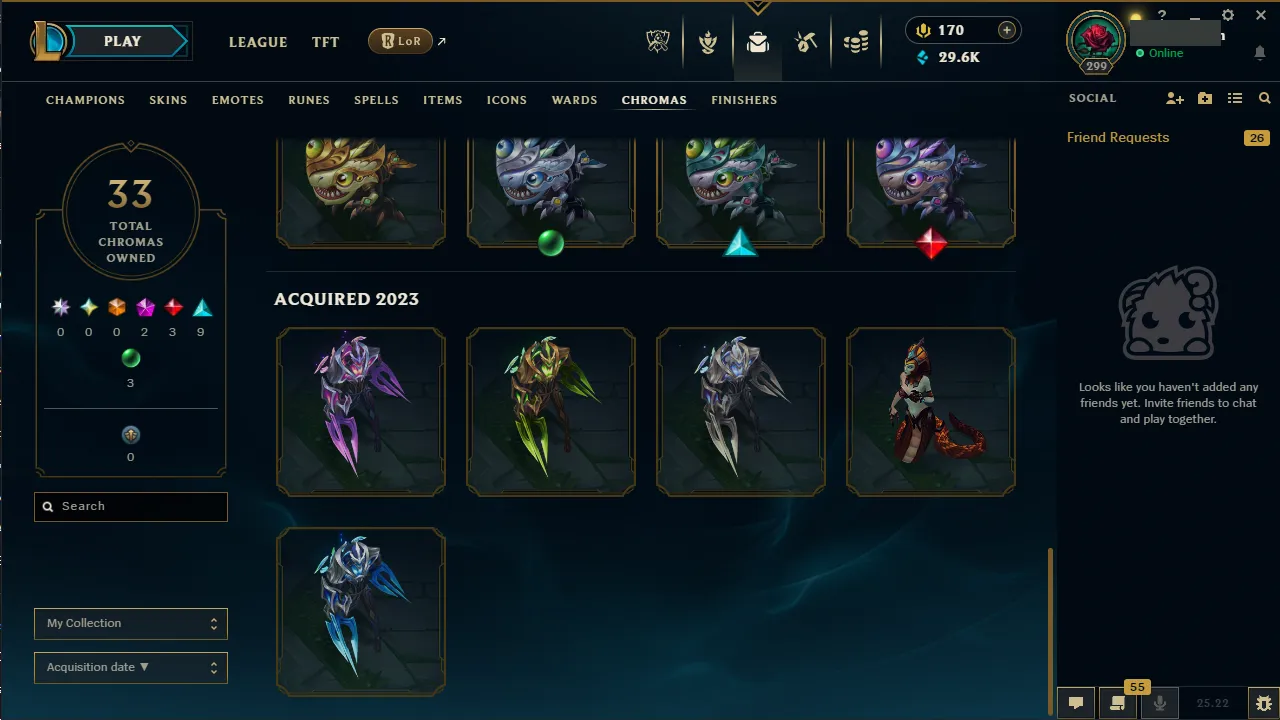Toggle the voice chat microphone
1280x720 pixels.
pyautogui.click(x=1160, y=702)
